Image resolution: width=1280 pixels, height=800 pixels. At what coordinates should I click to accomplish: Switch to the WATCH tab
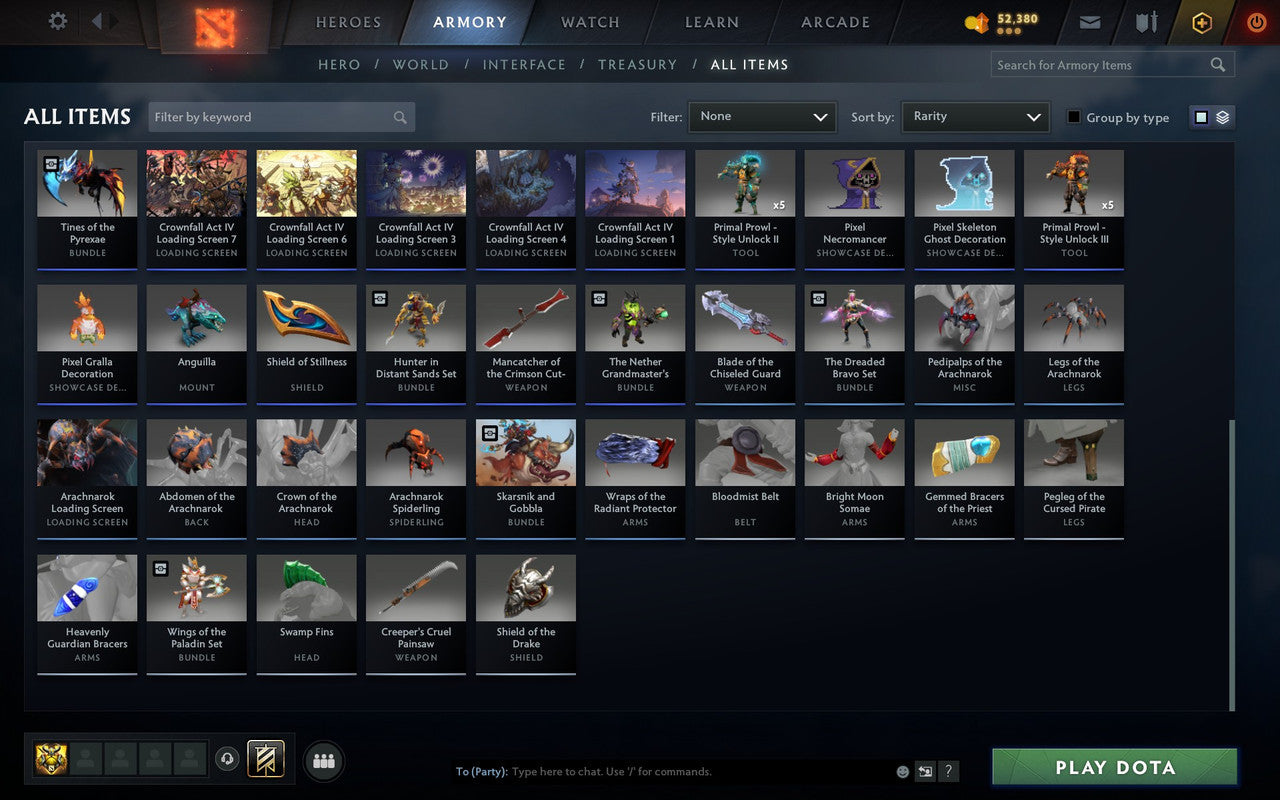click(589, 22)
